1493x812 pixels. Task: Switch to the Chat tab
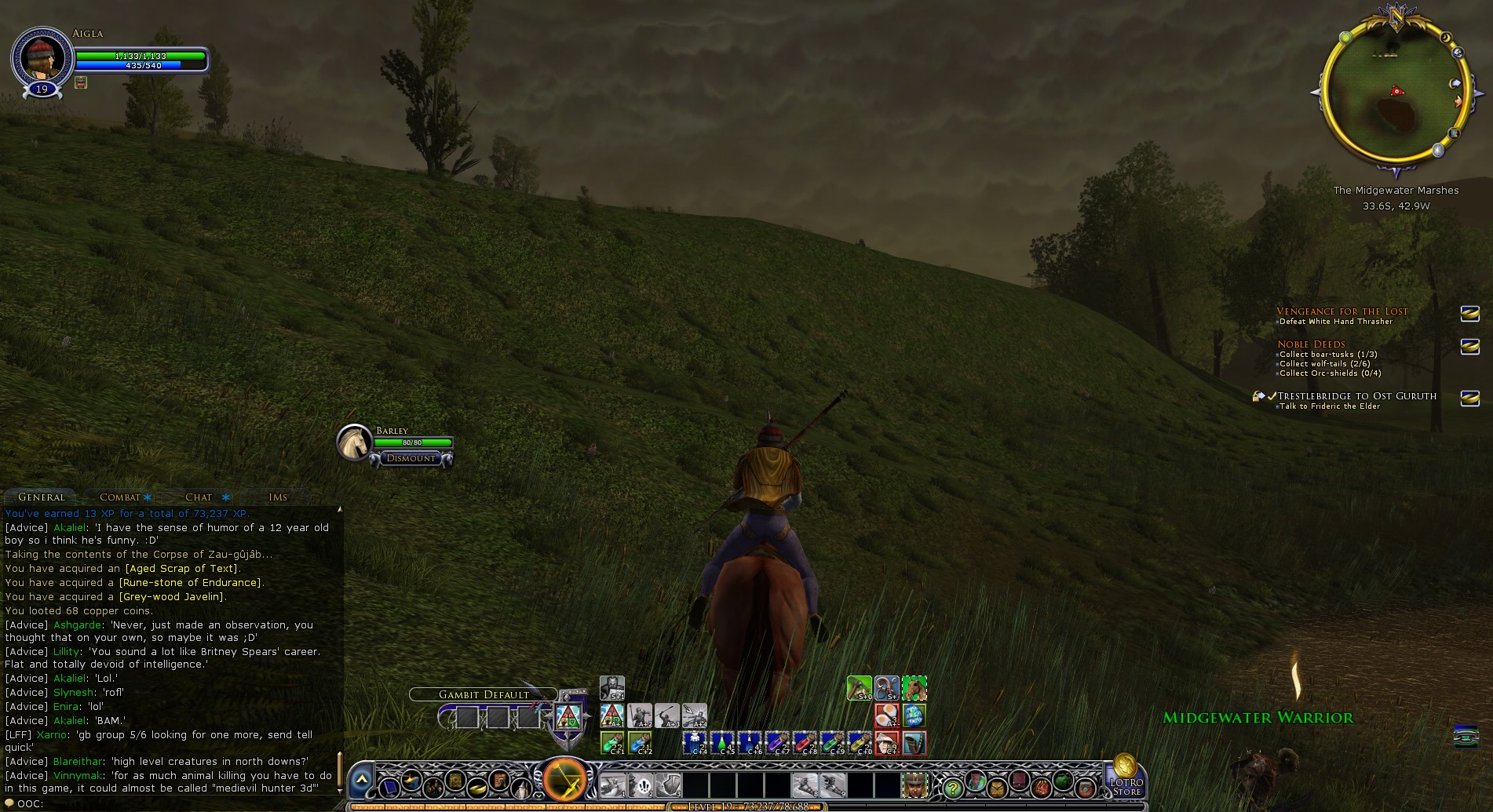point(199,497)
